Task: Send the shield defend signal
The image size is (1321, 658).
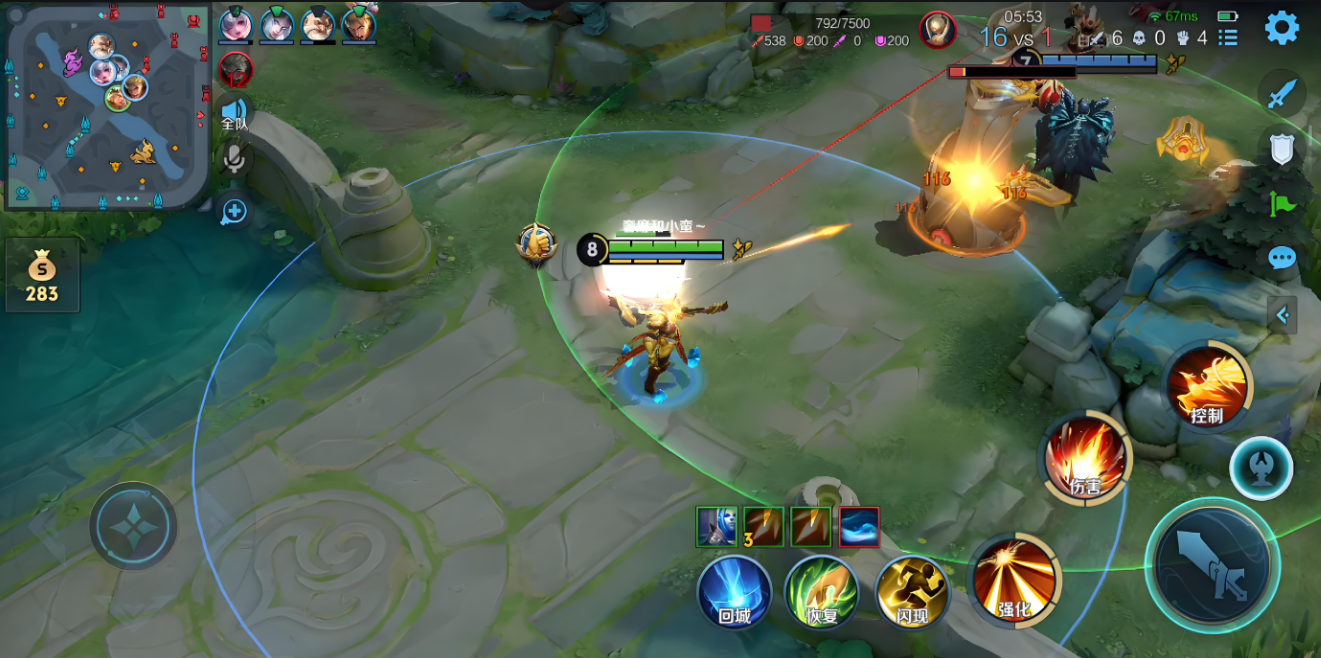Action: tap(1282, 149)
